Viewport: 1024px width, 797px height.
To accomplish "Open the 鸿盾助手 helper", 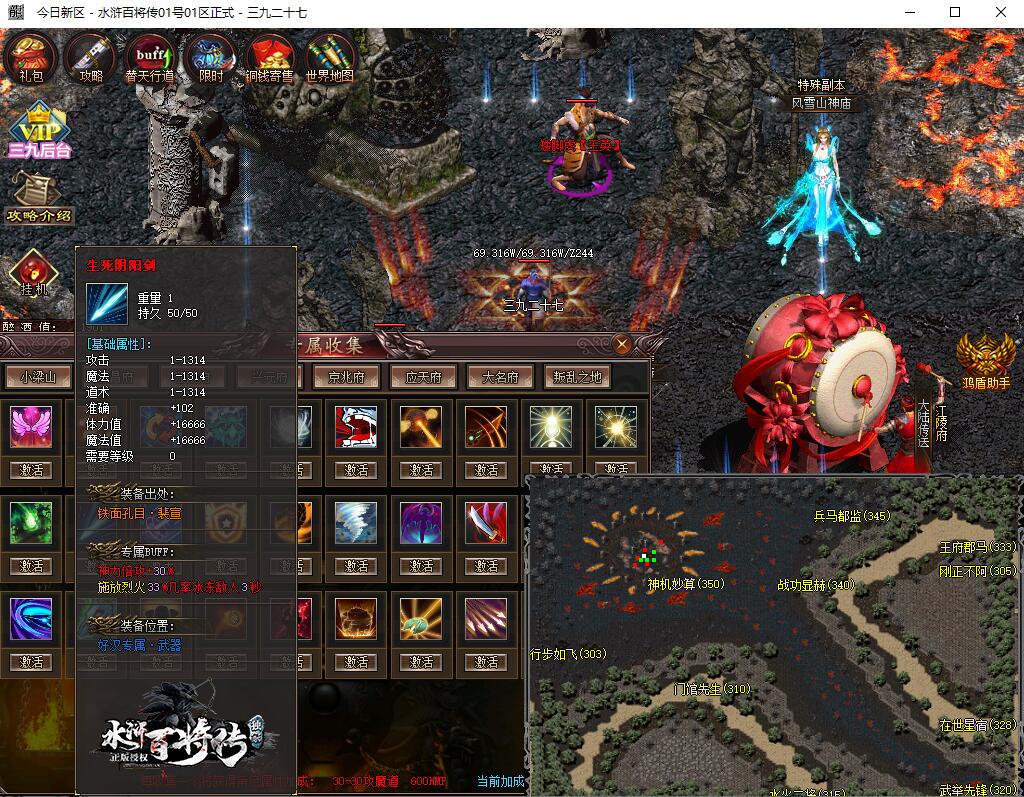I will [x=984, y=359].
